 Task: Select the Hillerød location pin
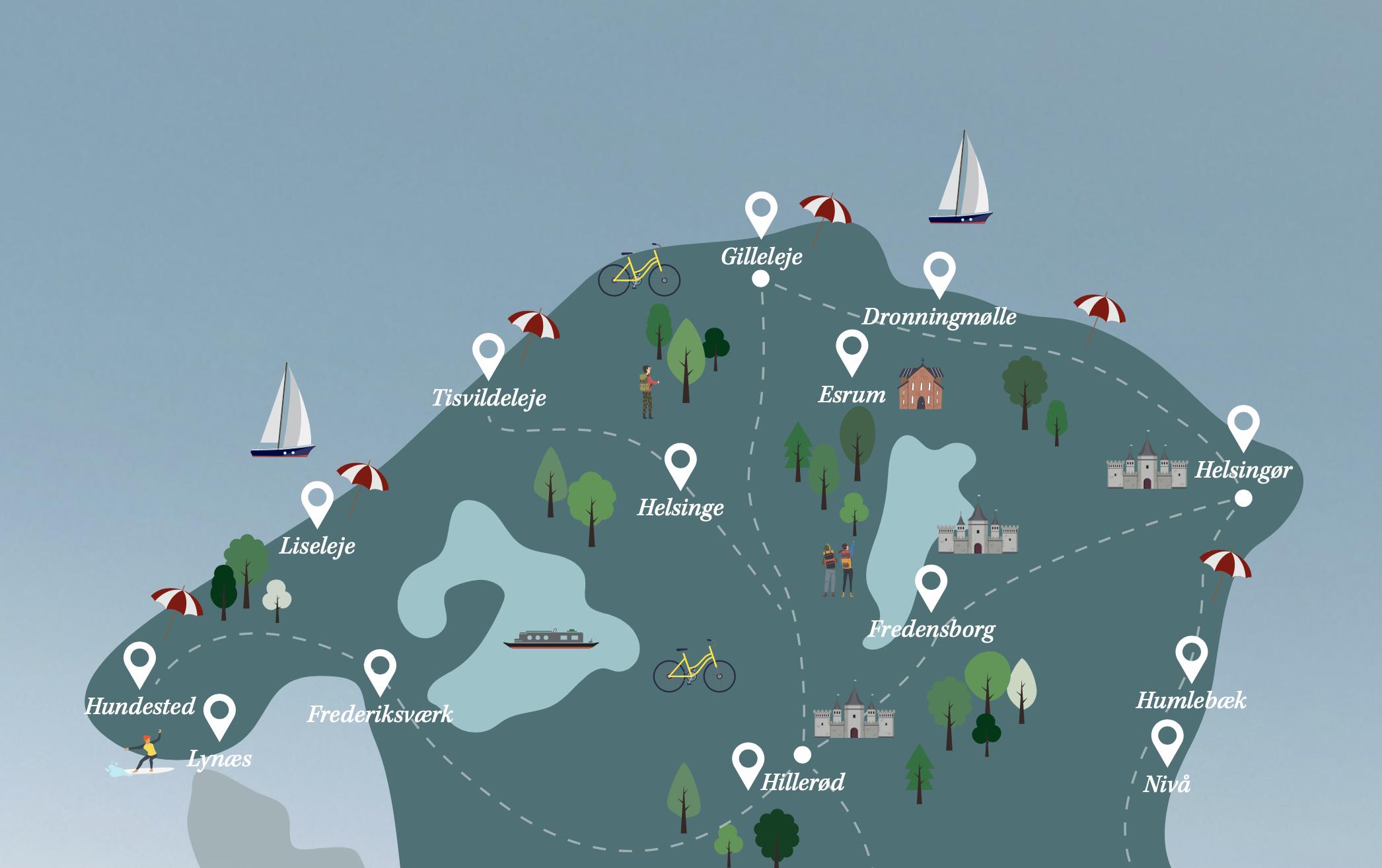[748, 762]
